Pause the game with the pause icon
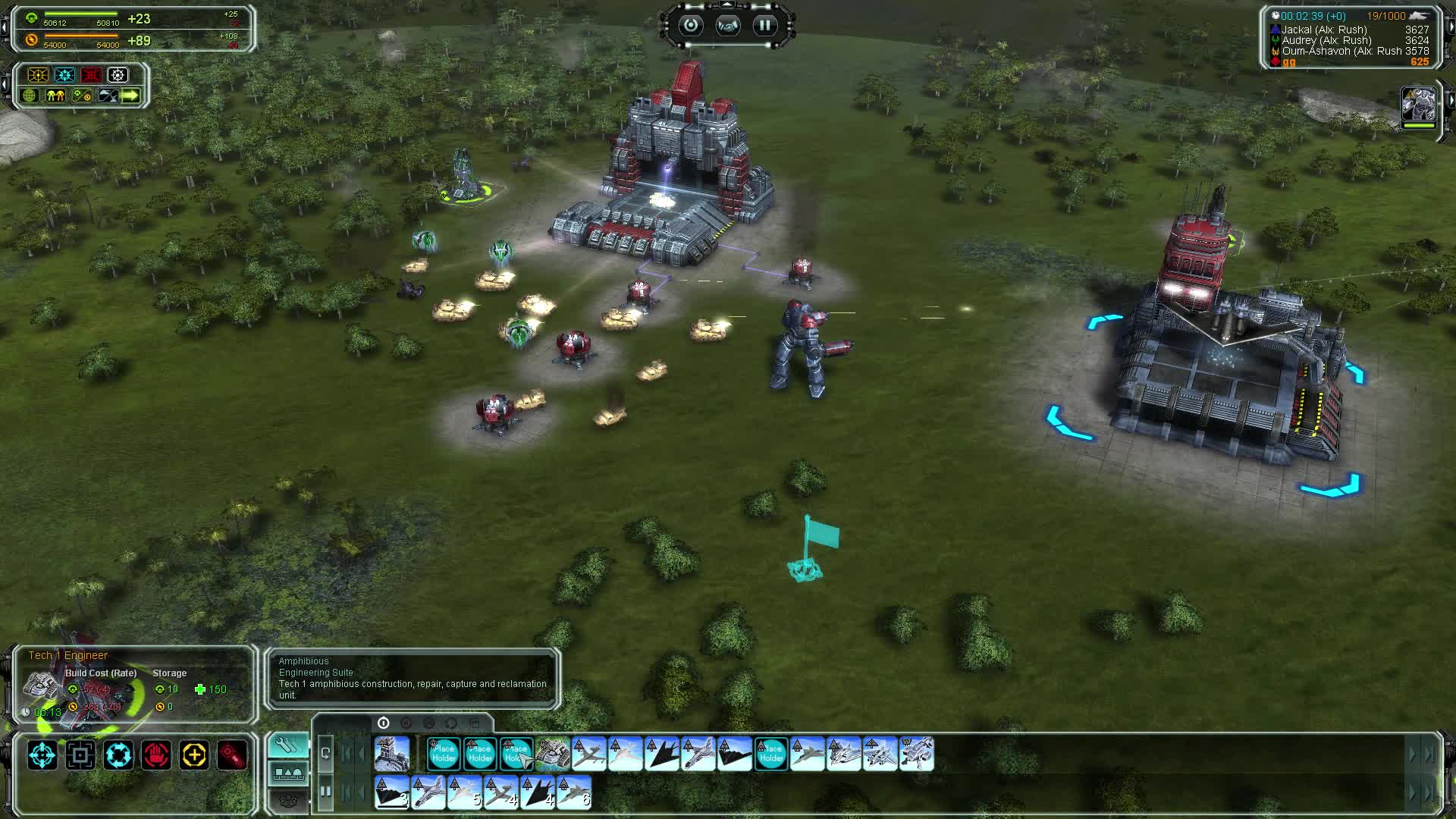The image size is (1456, 819). [x=764, y=25]
